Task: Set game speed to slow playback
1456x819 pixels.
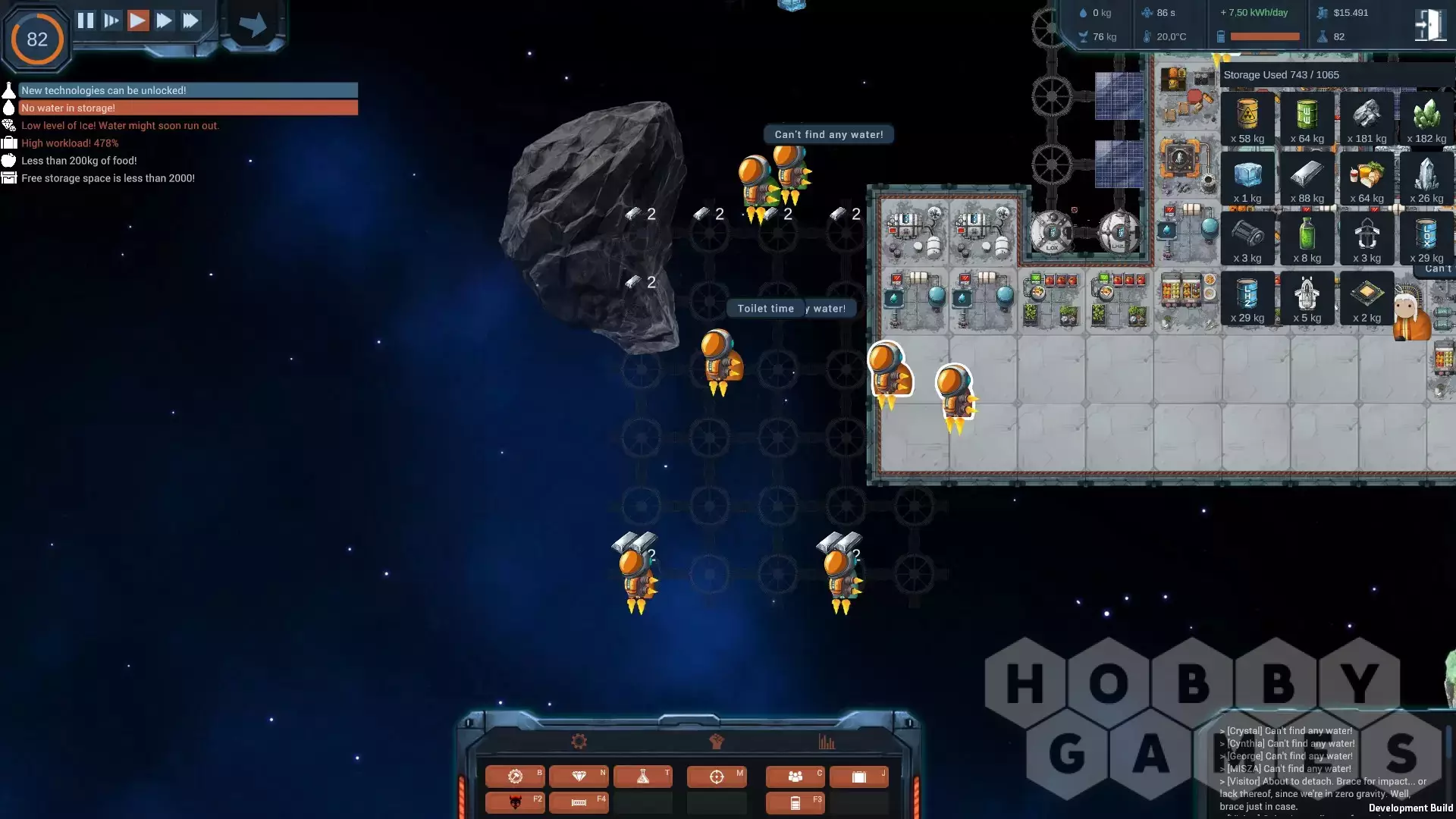Action: coord(111,20)
